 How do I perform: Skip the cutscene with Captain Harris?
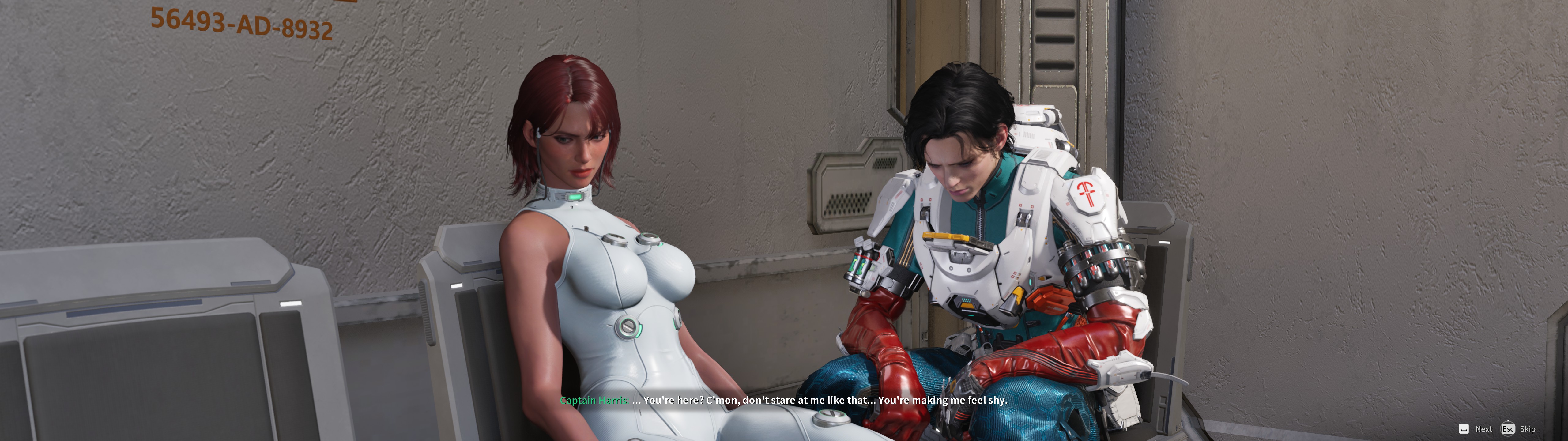tap(1519, 429)
